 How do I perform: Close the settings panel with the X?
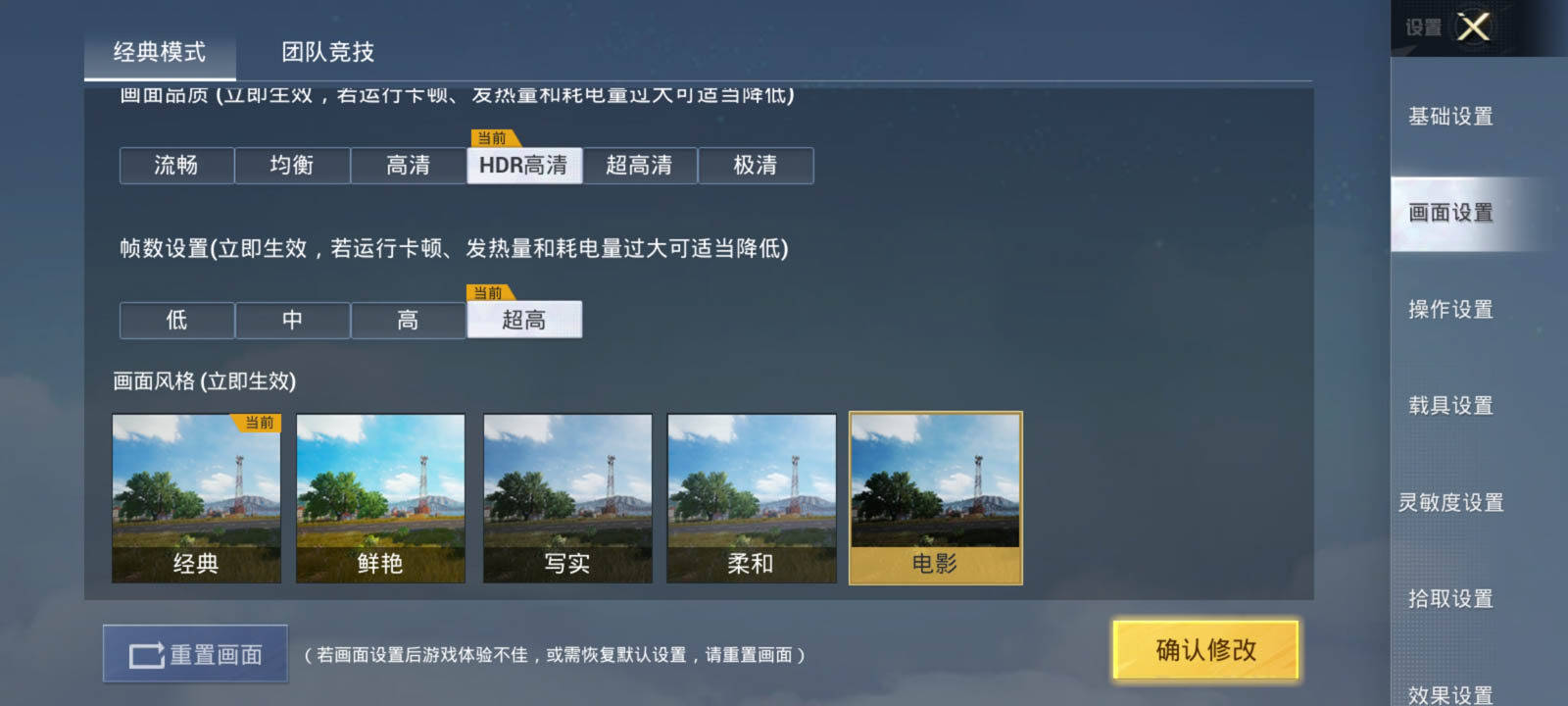click(x=1474, y=28)
